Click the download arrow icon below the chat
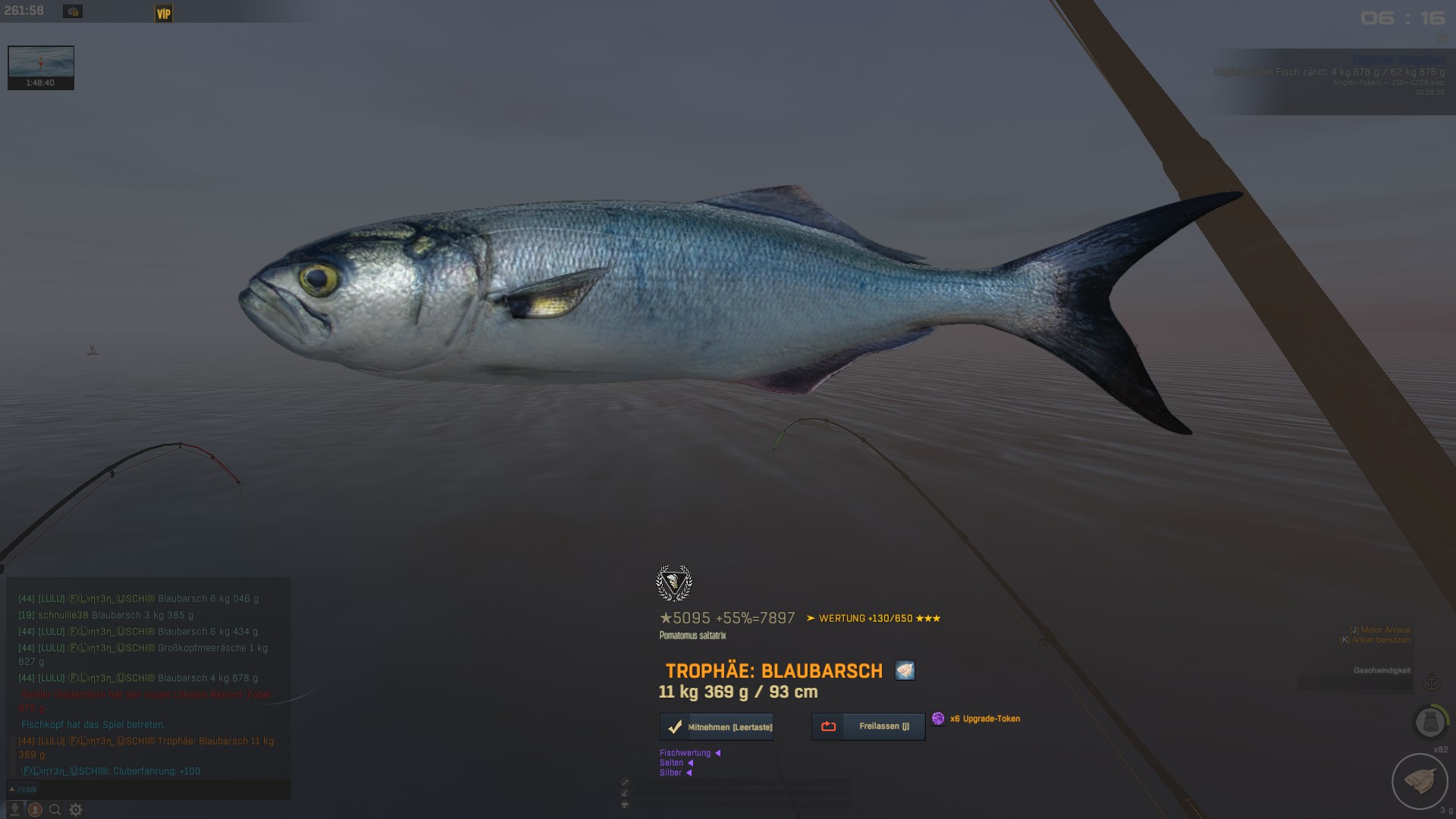Screen dimensions: 1456x819 (14, 810)
